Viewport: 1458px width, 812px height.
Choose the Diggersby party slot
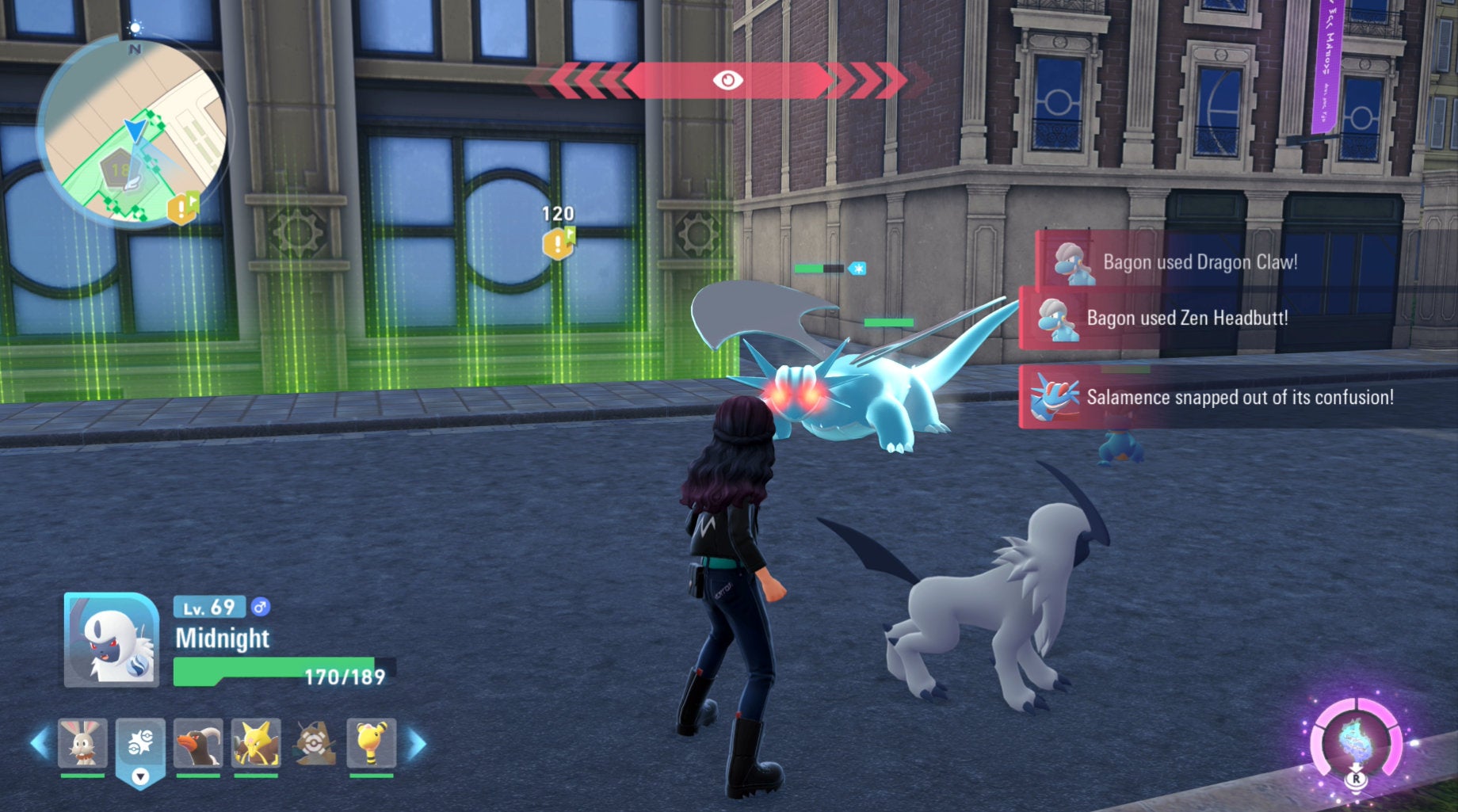82,743
